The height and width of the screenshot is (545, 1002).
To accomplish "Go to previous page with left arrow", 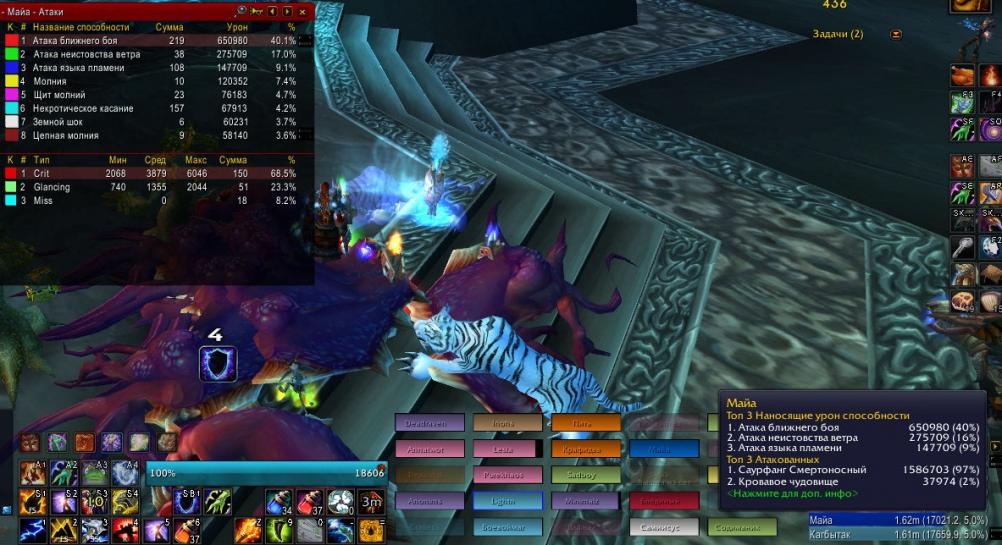I will coord(273,11).
